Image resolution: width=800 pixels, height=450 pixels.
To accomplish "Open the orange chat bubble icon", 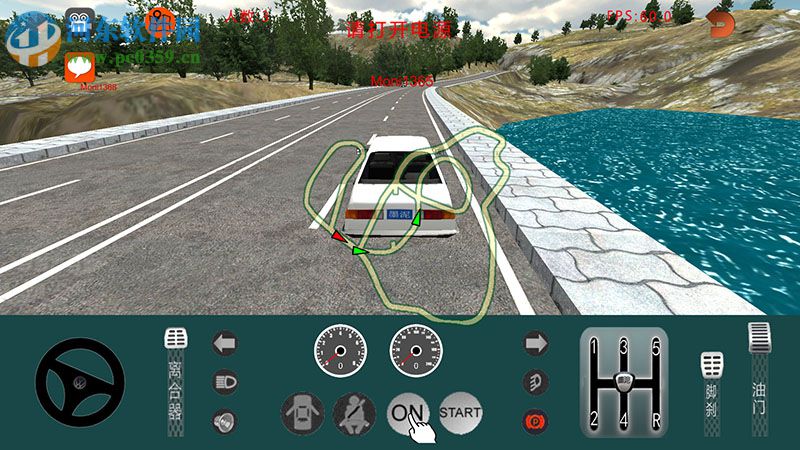I will click(80, 66).
